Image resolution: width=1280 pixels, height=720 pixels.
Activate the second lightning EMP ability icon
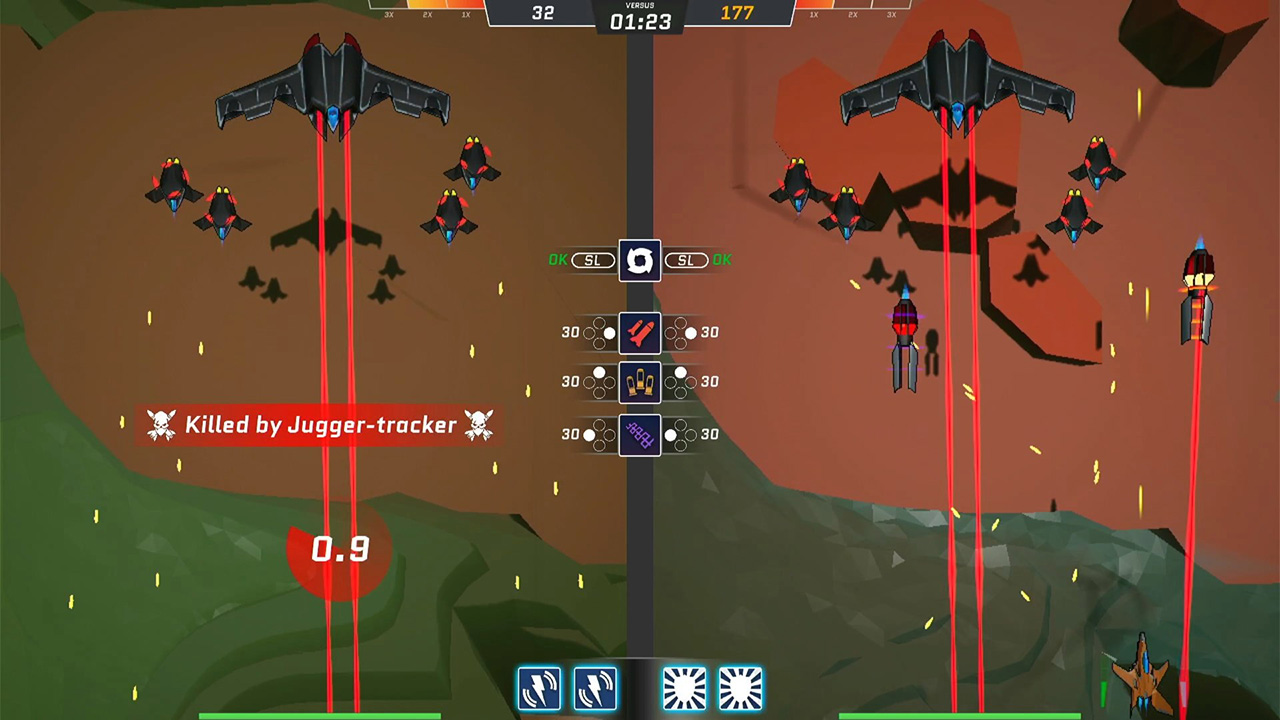click(x=595, y=687)
